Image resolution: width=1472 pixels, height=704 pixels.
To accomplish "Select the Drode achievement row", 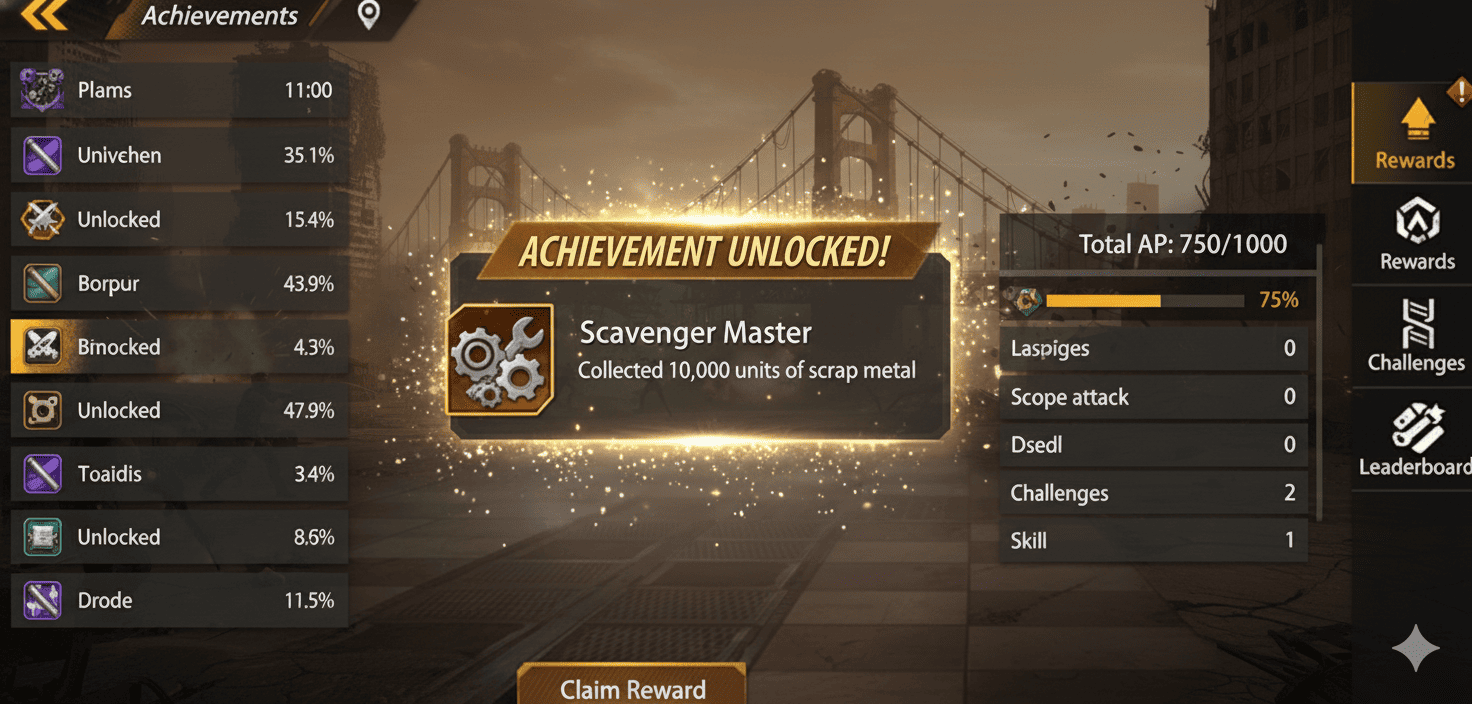I will tap(180, 601).
